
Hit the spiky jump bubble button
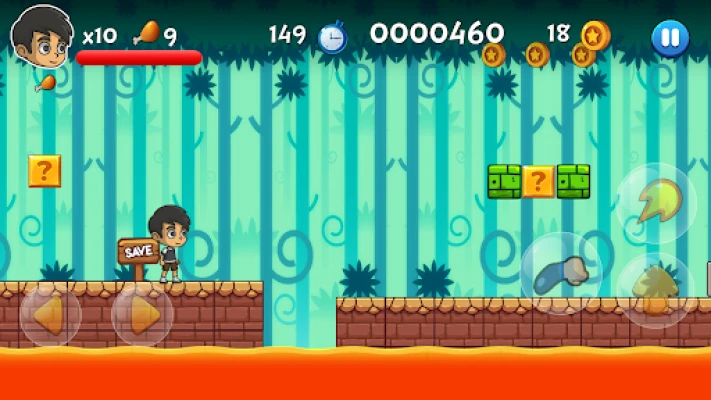[x=656, y=290]
